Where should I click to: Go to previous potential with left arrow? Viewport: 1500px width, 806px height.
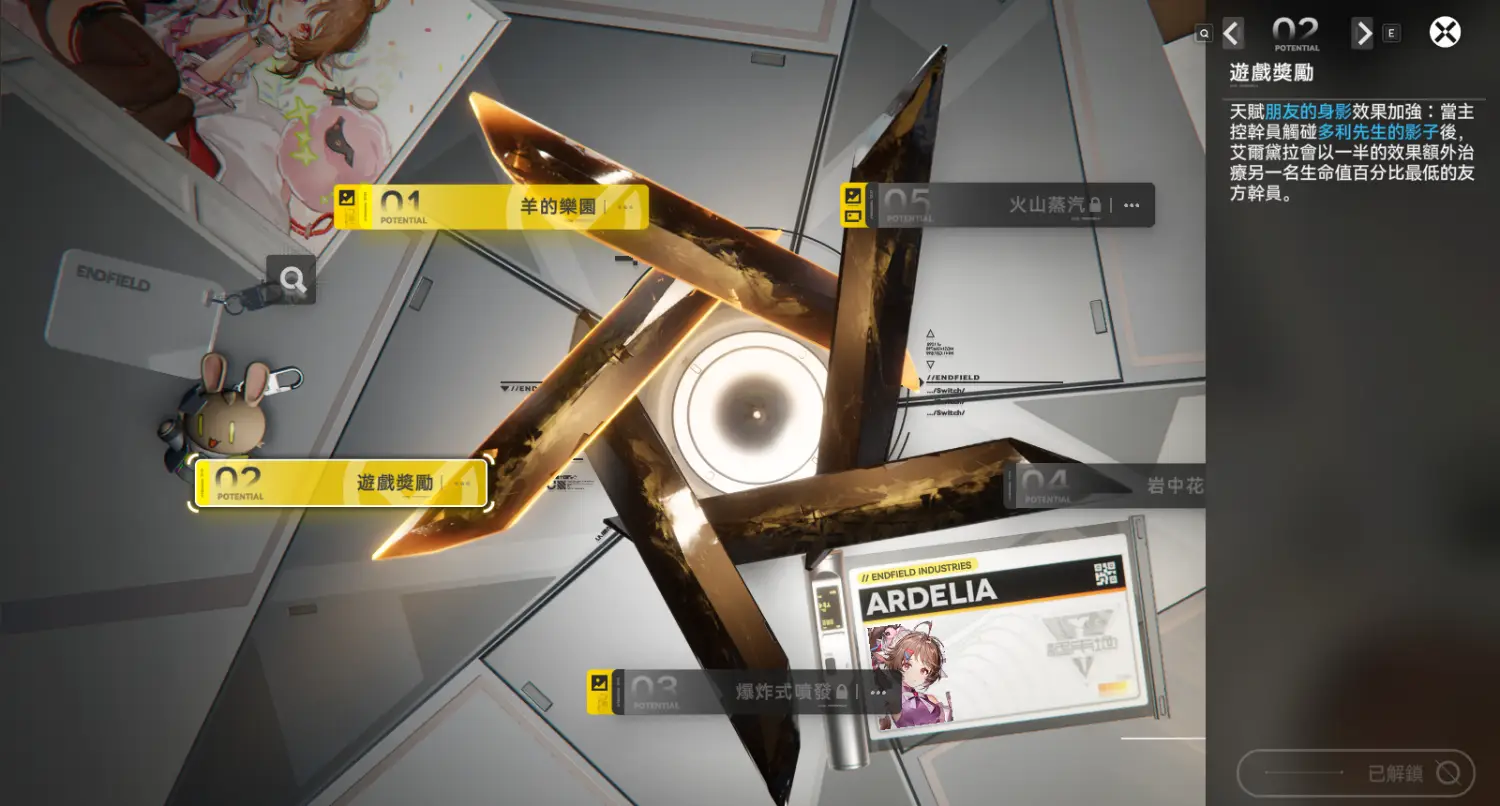point(1233,33)
